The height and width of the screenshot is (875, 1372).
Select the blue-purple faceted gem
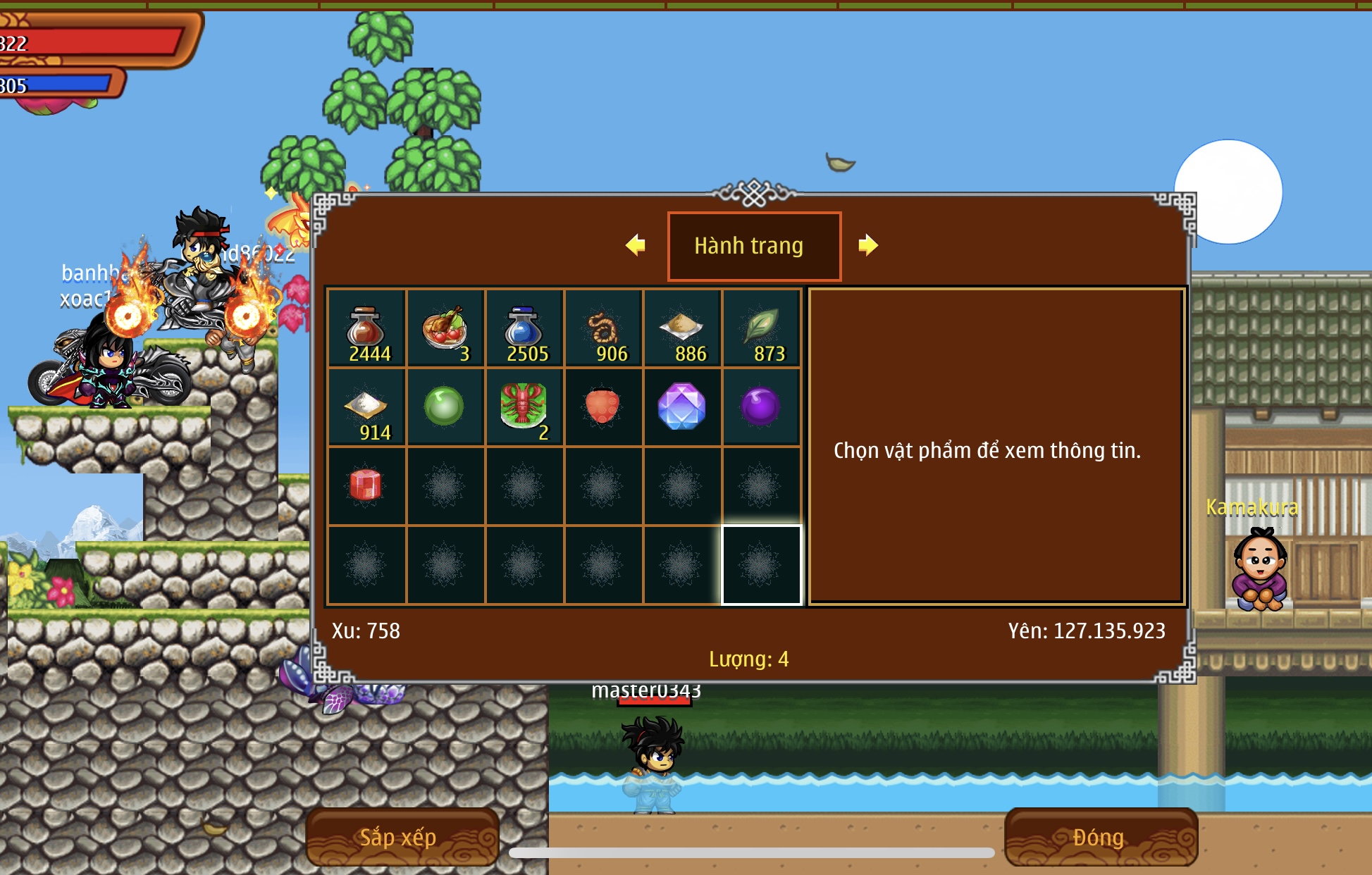(682, 407)
